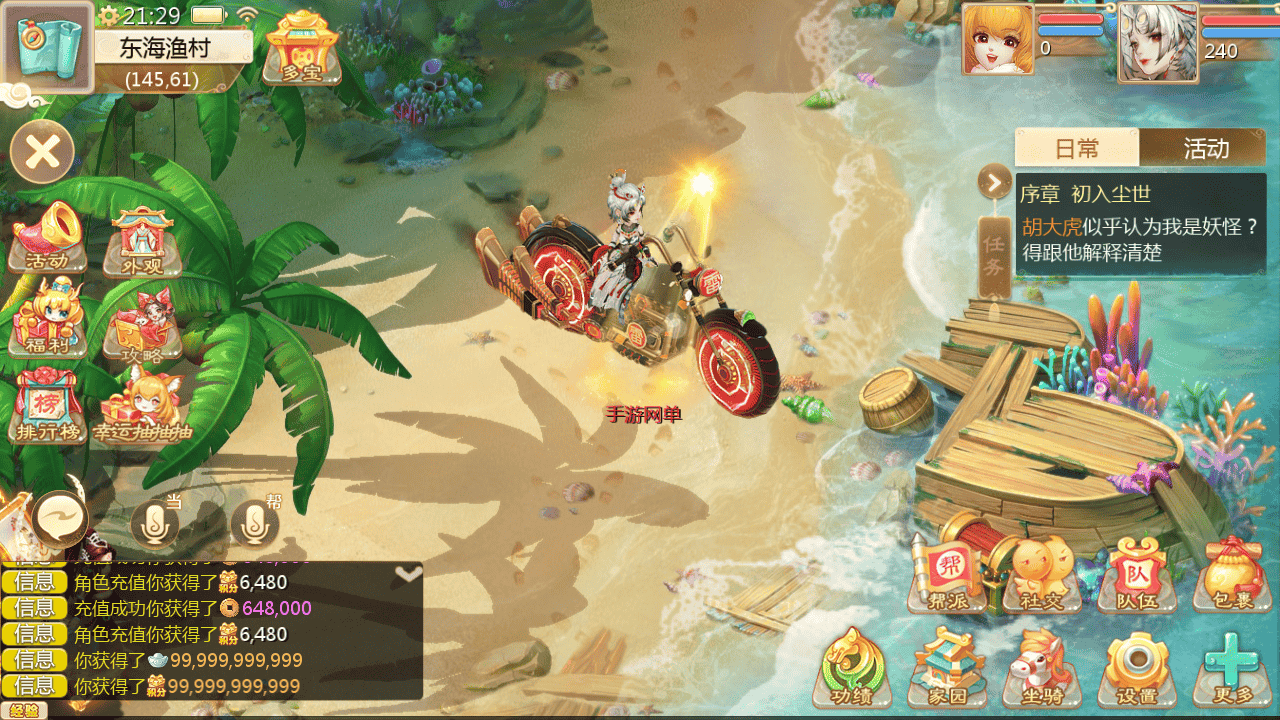Switch to the 活动 tab in quest panel
The height and width of the screenshot is (720, 1280).
pyautogui.click(x=1204, y=148)
